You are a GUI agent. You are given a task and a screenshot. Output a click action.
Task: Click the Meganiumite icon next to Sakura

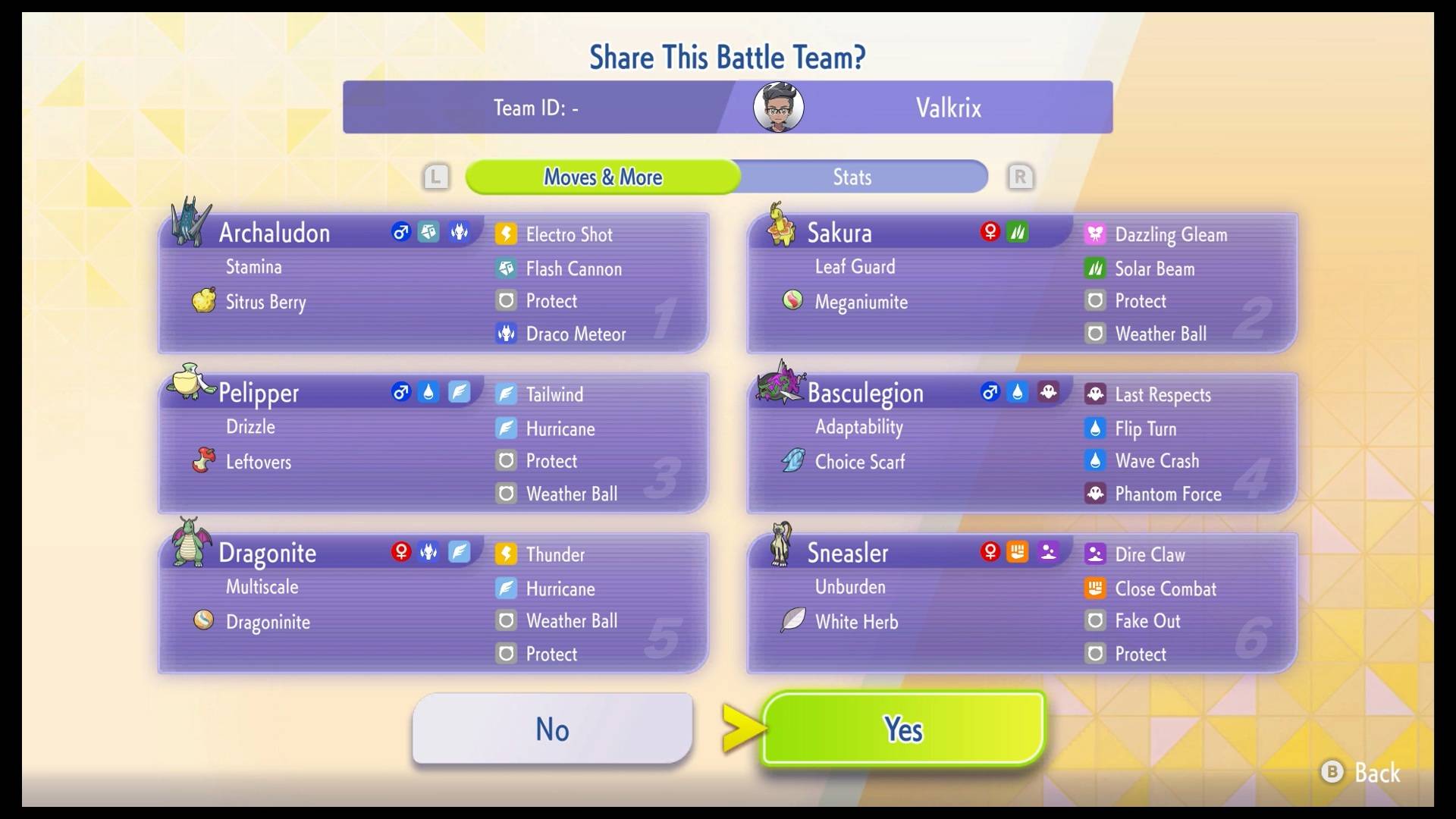tap(792, 300)
